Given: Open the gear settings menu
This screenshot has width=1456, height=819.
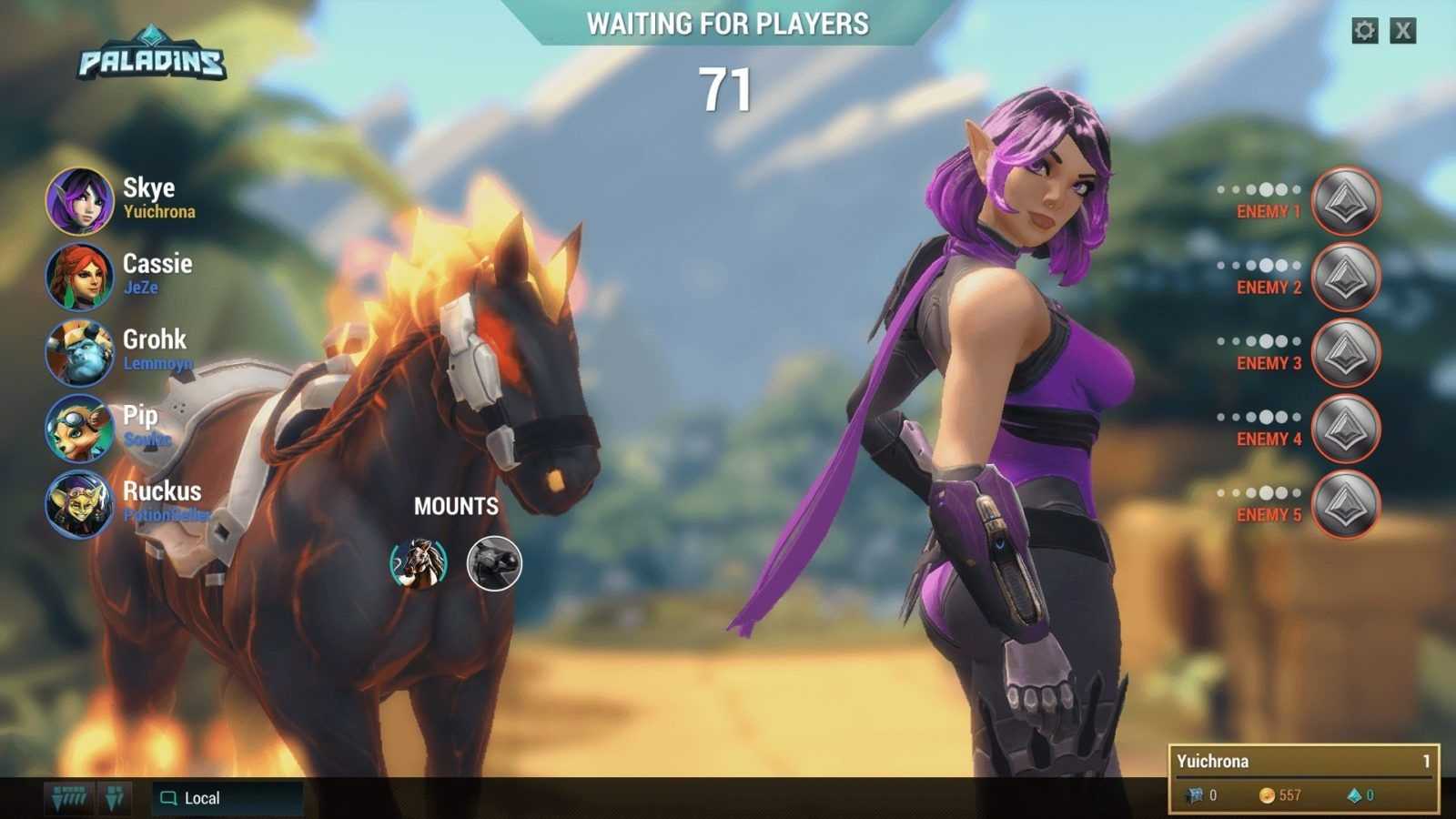Looking at the screenshot, I should 1364,31.
